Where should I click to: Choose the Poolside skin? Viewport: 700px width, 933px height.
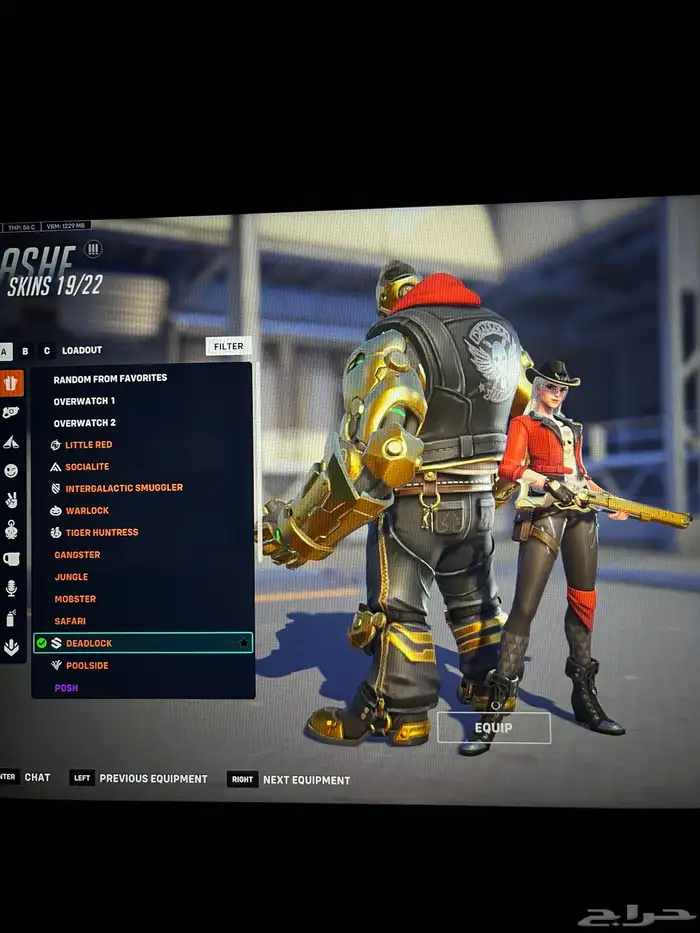coord(87,665)
